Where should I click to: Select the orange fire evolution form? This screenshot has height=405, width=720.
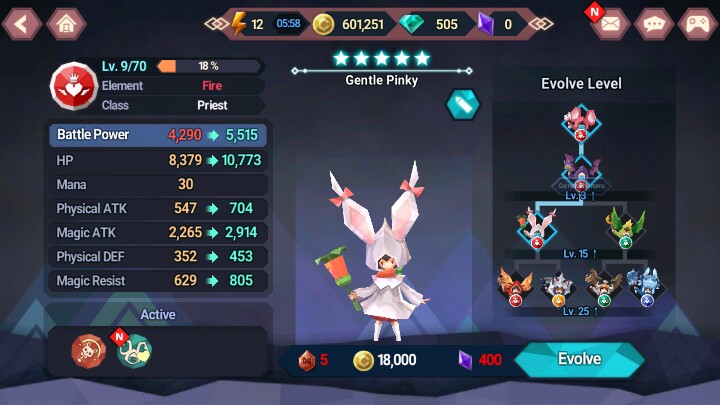(514, 285)
